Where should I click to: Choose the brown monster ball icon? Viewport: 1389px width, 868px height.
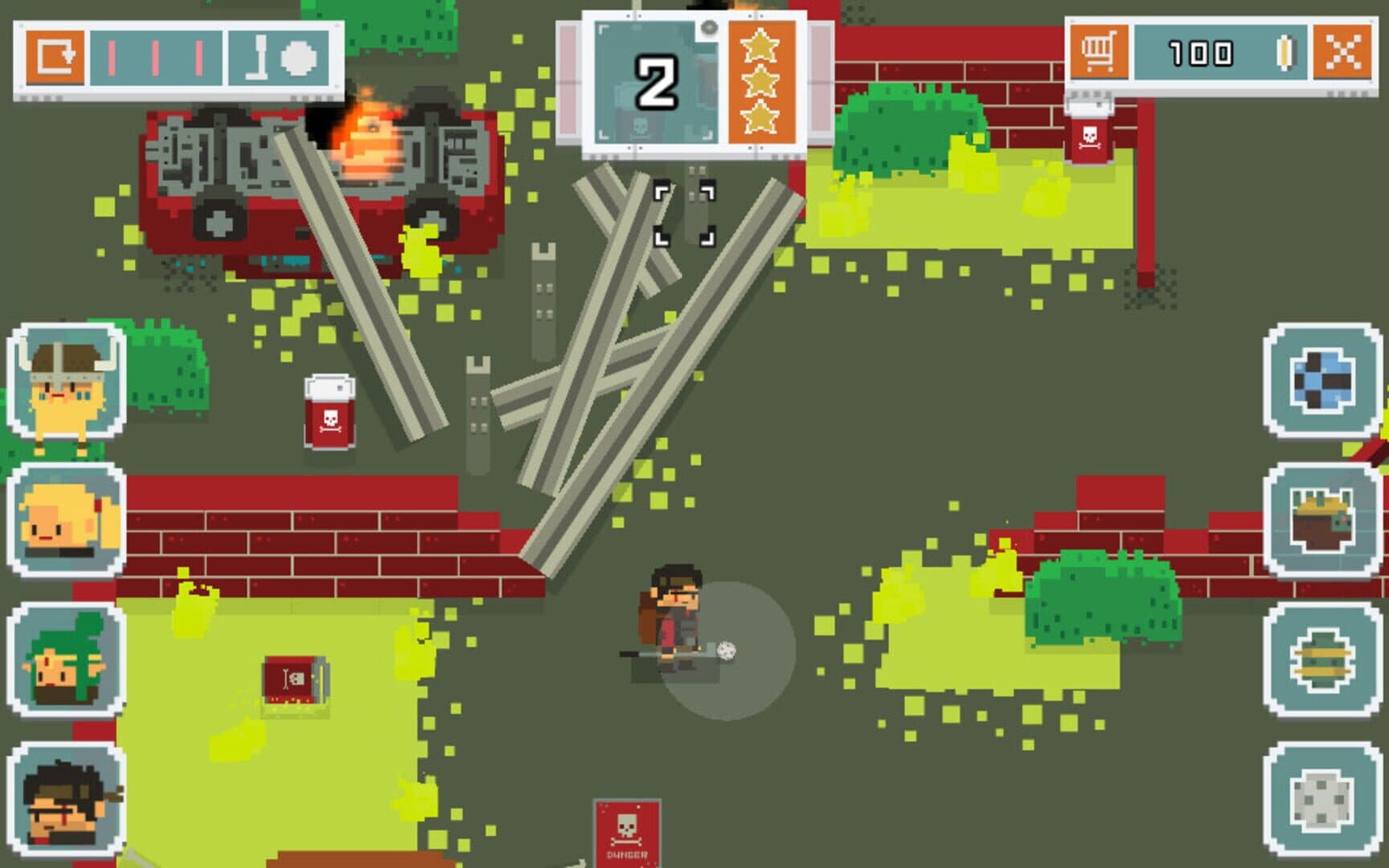1322,520
